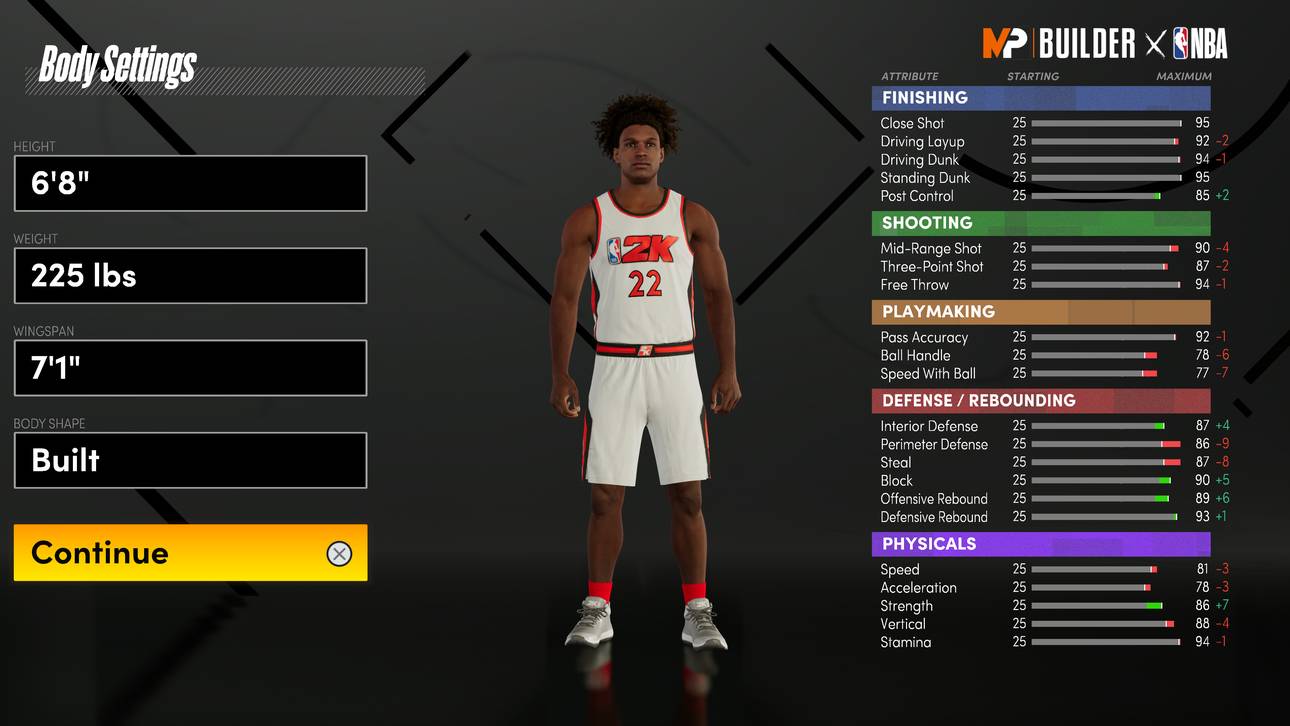Screen dimensions: 1290x726
Task: Adjust the Three-Point Shot slider
Action: tap(1105, 266)
